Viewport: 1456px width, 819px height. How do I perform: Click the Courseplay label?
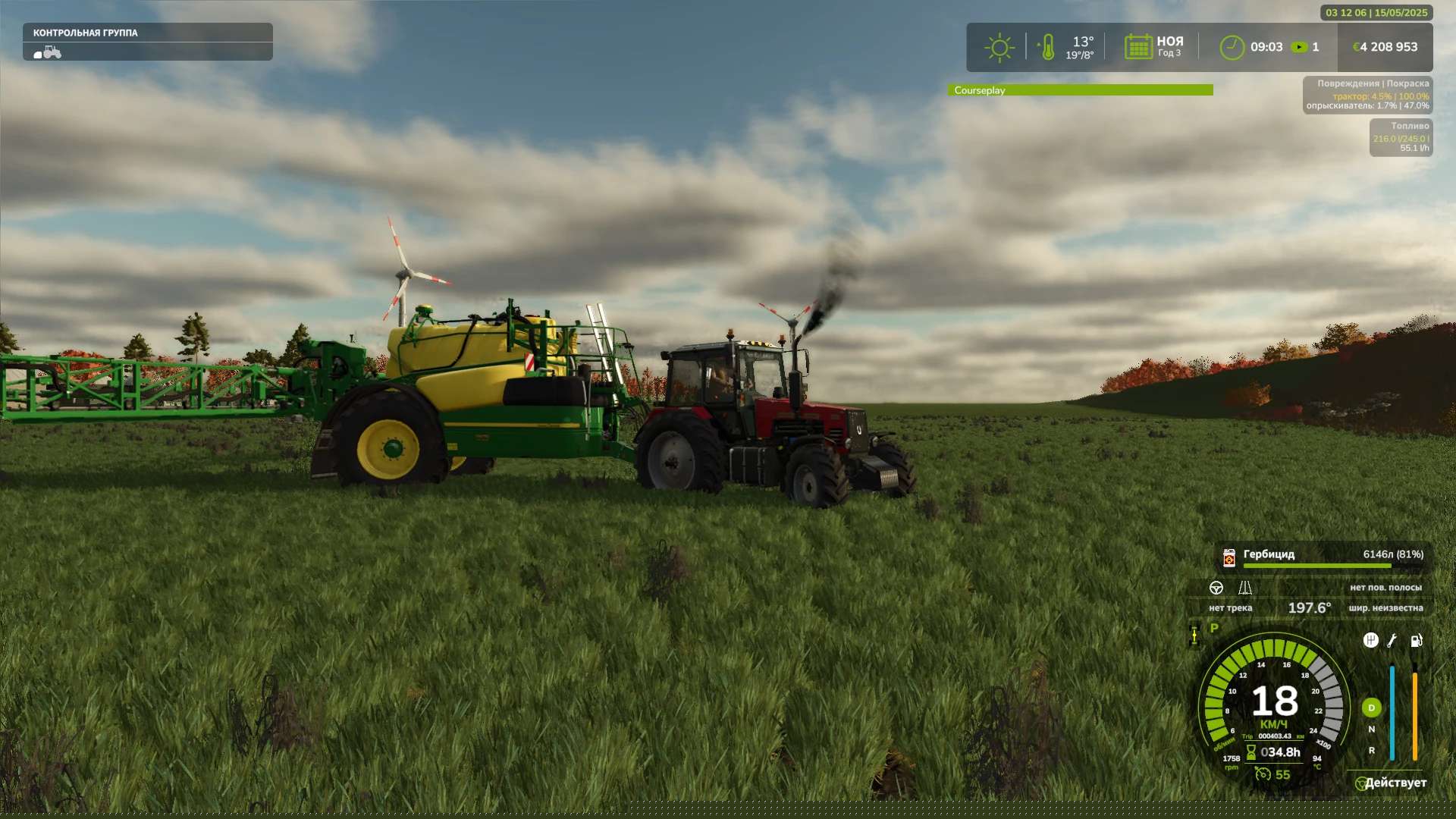(x=981, y=89)
